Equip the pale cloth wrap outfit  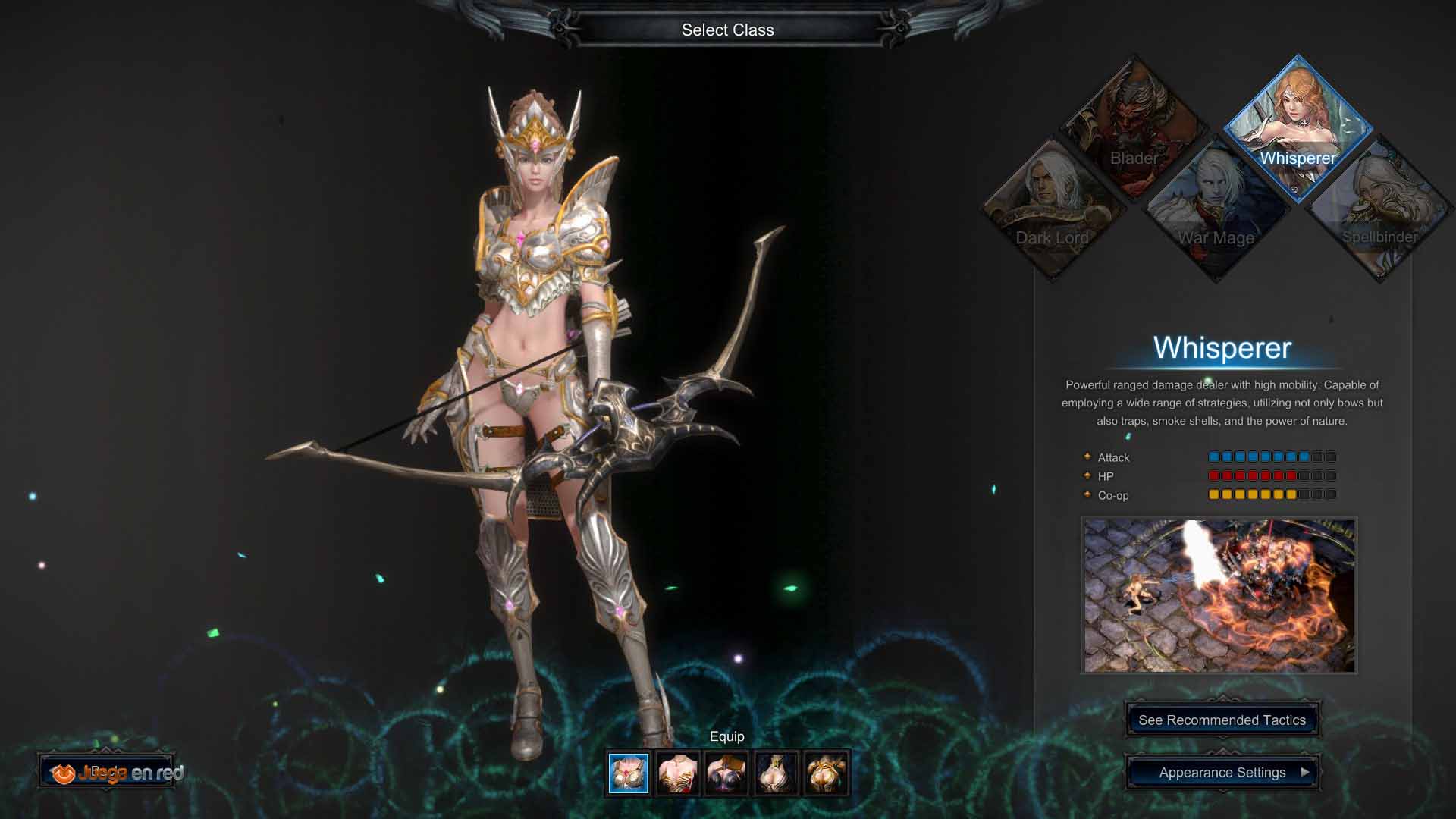click(776, 773)
